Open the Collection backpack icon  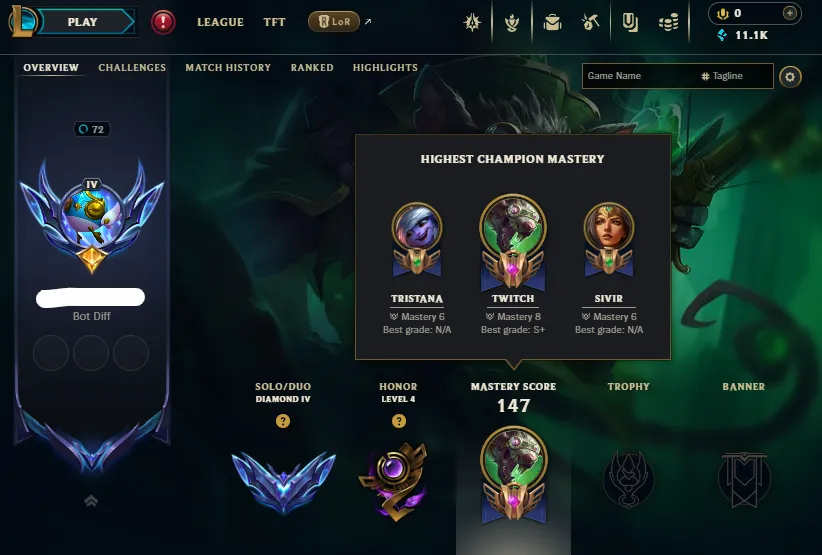coord(552,22)
